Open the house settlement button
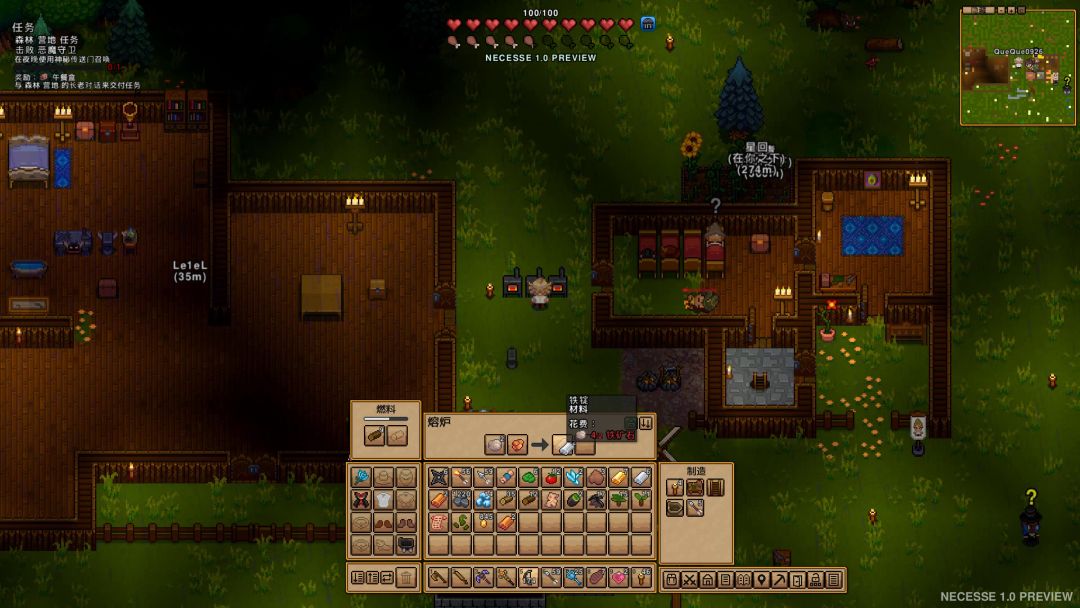Screen dimensions: 1080x608 point(707,579)
